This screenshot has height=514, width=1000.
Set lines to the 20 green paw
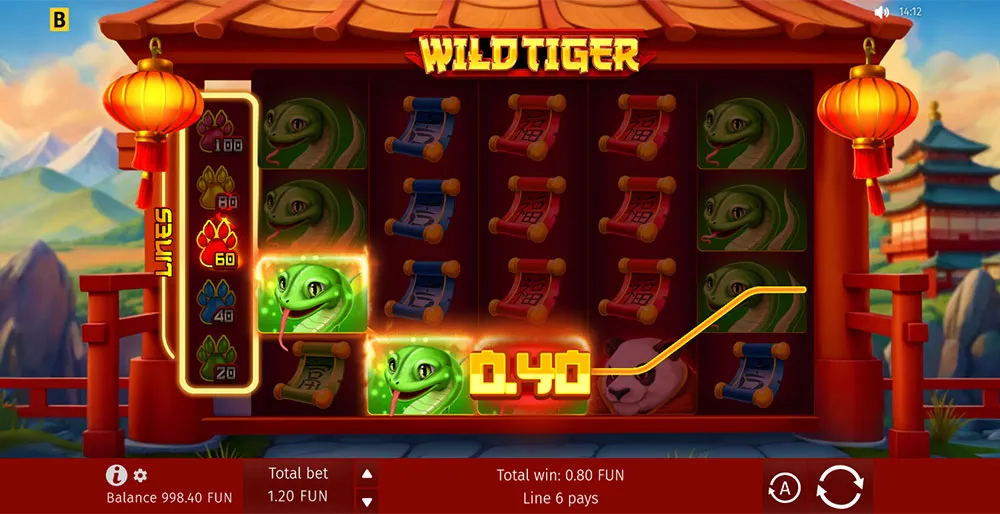219,355
